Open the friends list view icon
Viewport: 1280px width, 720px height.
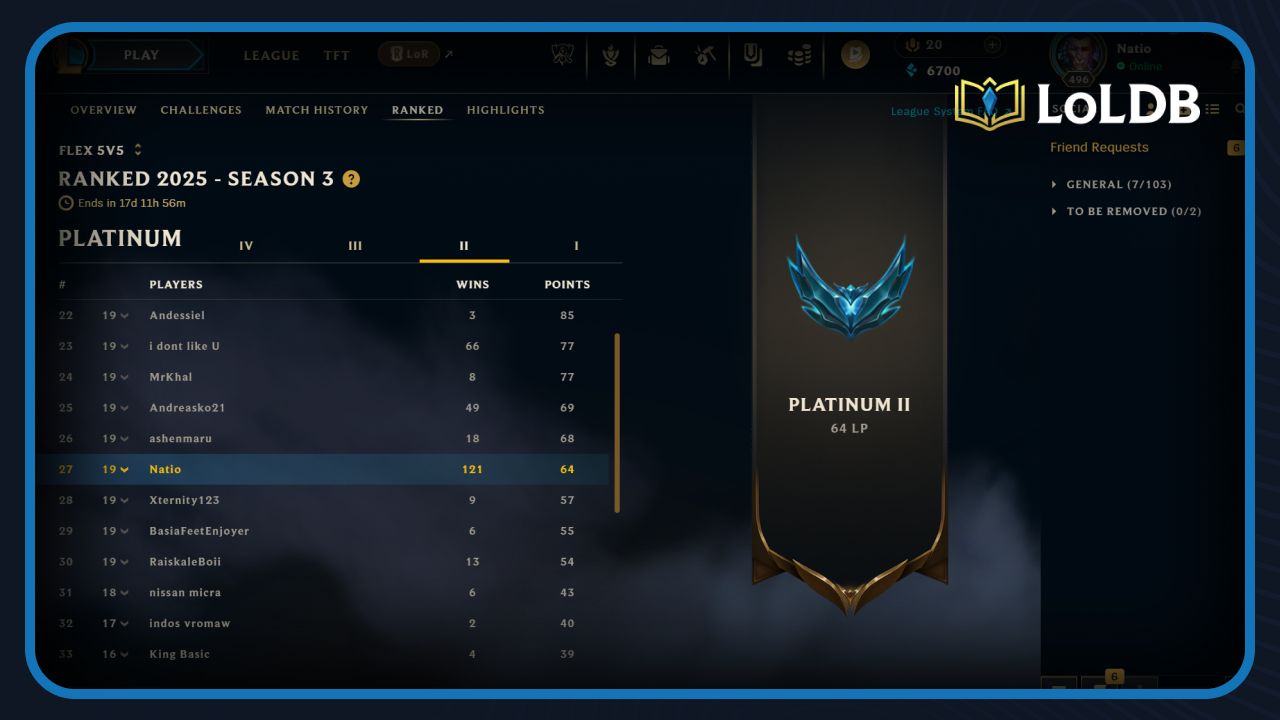(x=1212, y=108)
